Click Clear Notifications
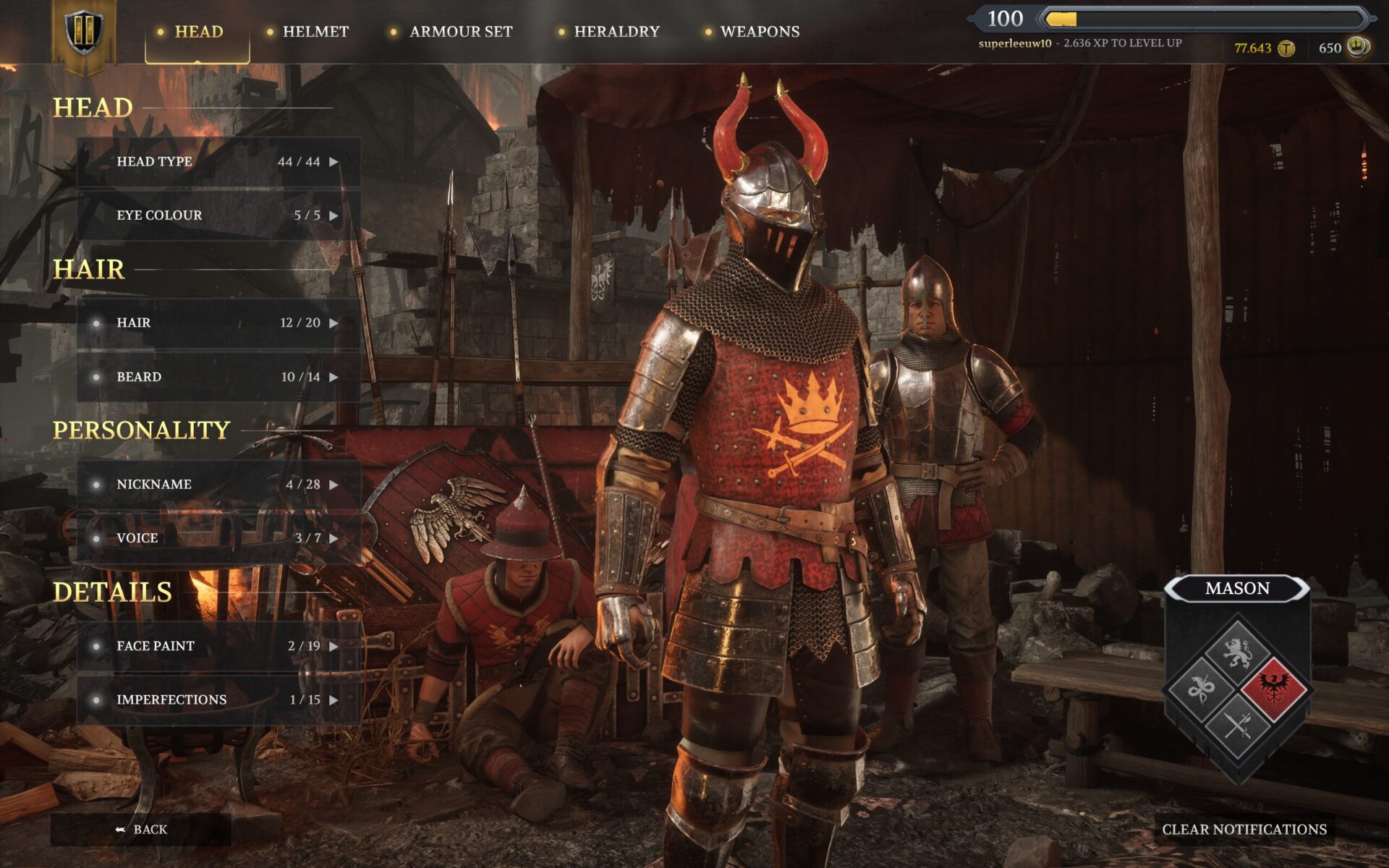The image size is (1389, 868). [1244, 830]
